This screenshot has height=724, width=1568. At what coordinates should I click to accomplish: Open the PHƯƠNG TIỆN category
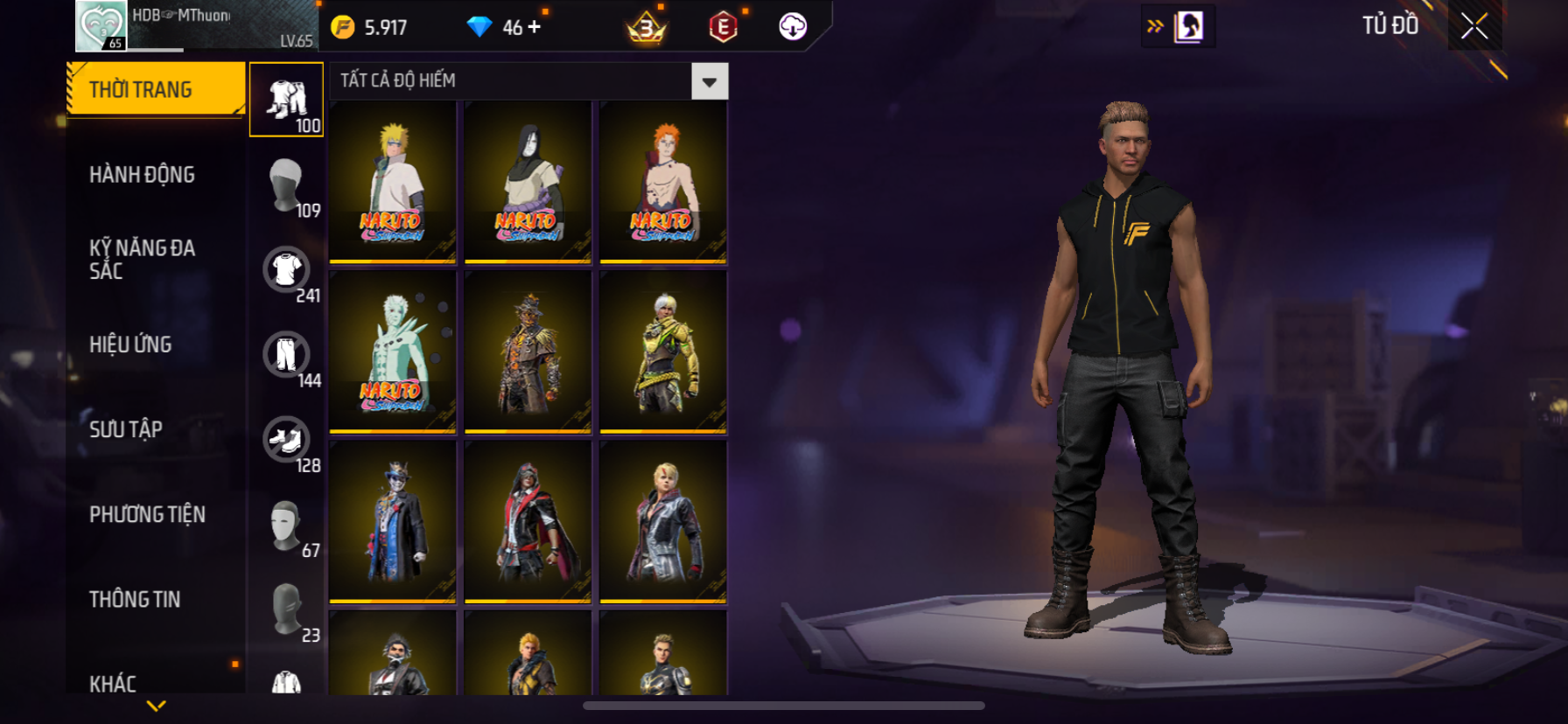[147, 514]
